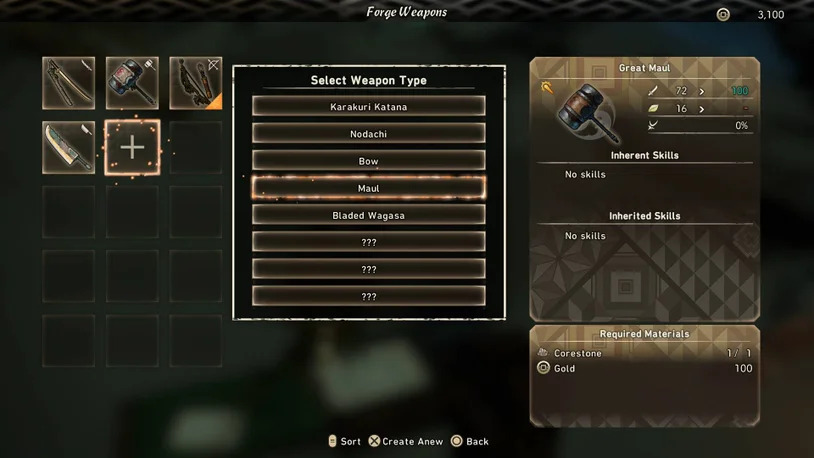The height and width of the screenshot is (458, 814).
Task: Click the plus slot to forge a new weapon
Action: [132, 147]
